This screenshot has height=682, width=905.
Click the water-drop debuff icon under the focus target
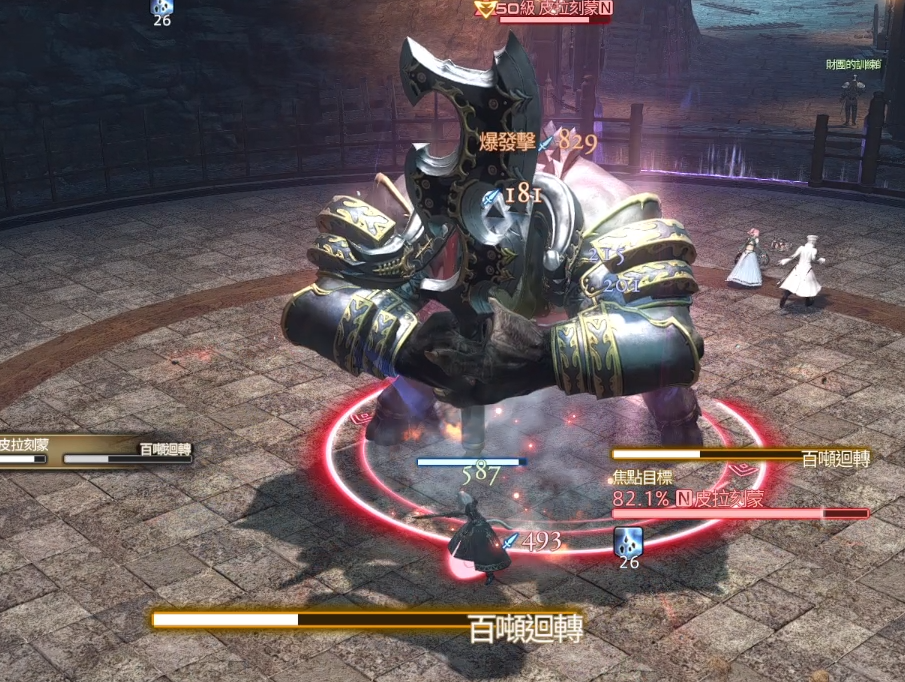628,541
